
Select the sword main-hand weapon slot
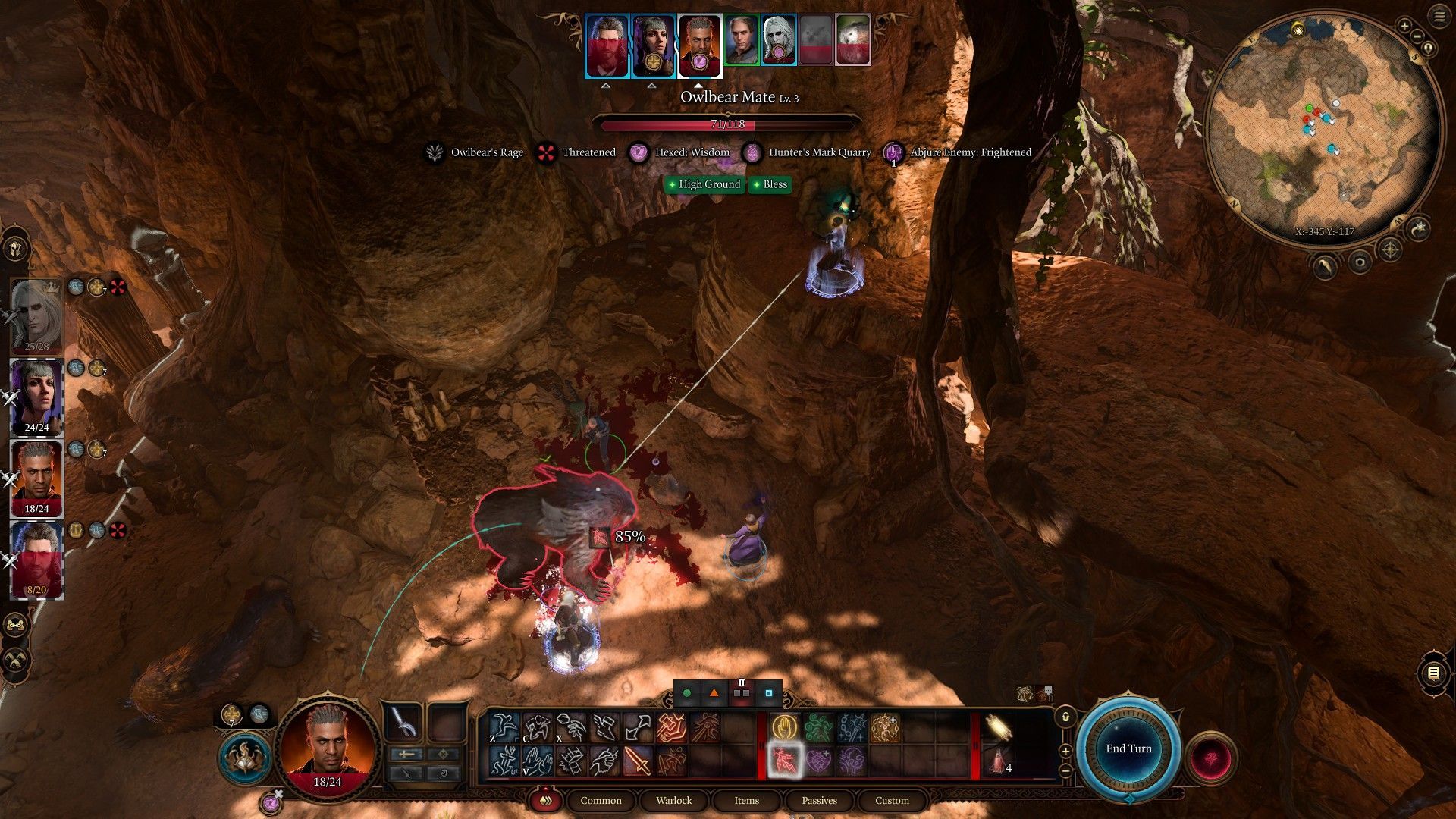(403, 723)
